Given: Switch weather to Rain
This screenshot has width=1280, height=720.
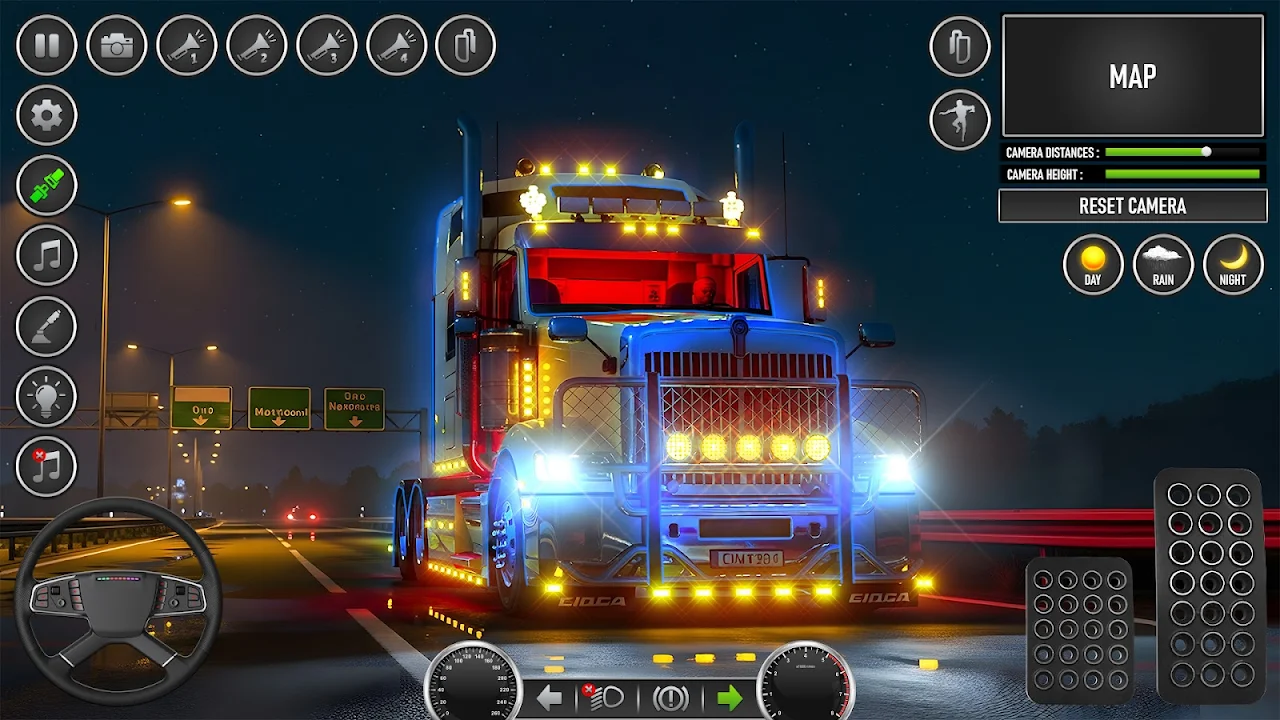Looking at the screenshot, I should click(1163, 264).
